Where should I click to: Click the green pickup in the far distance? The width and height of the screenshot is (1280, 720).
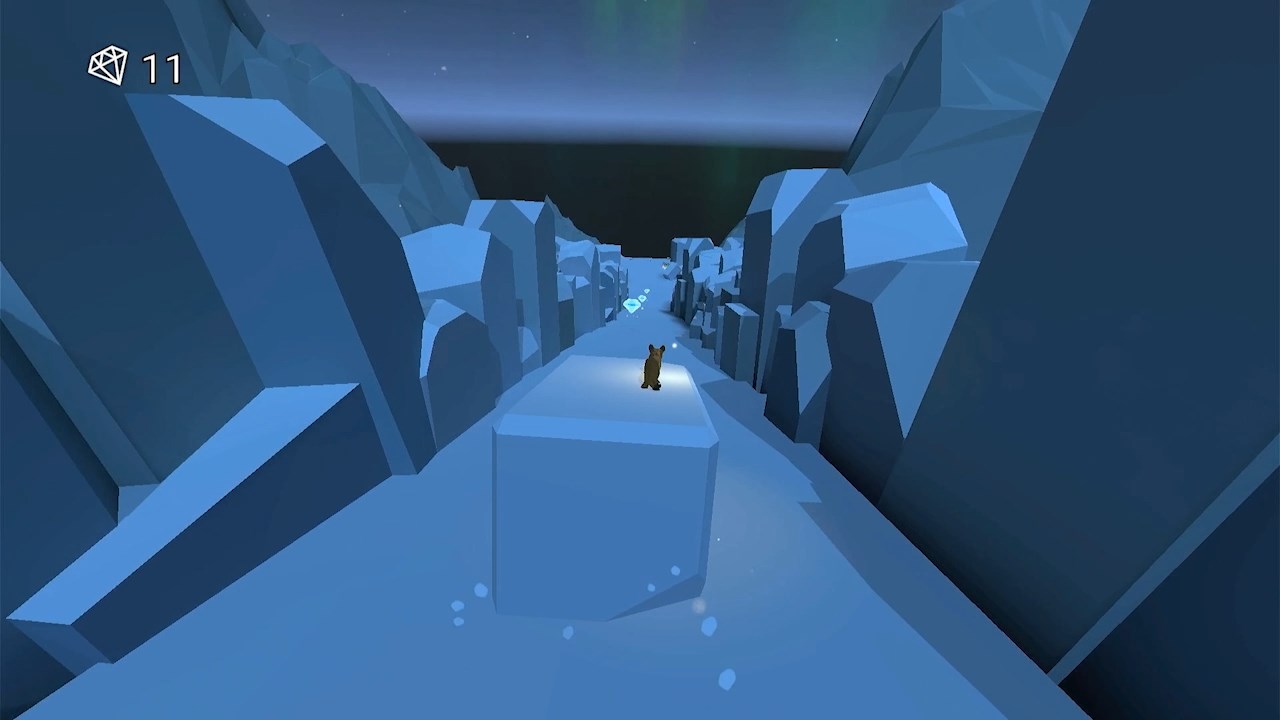pyautogui.click(x=665, y=265)
